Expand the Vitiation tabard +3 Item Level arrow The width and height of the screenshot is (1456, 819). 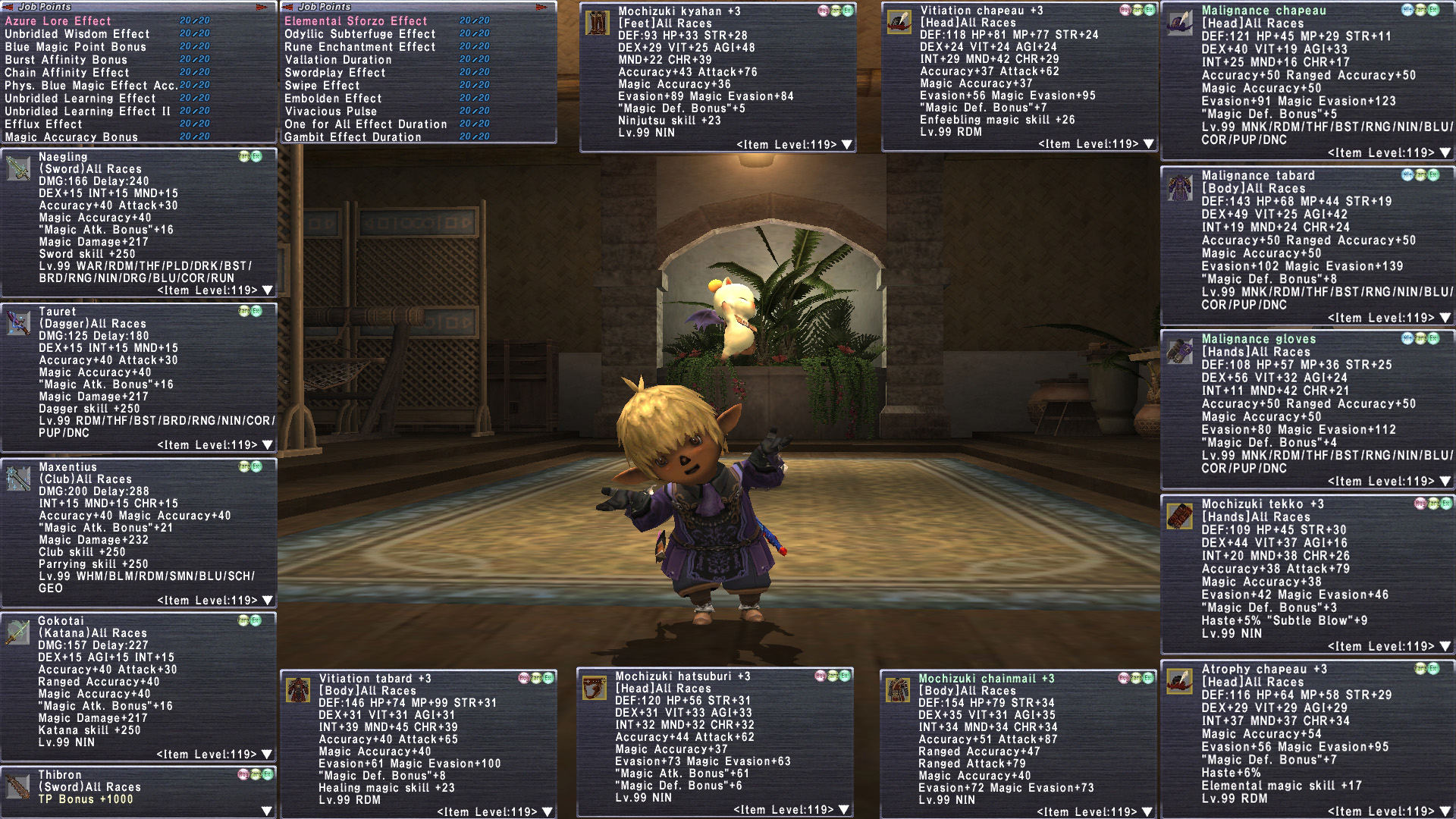click(547, 812)
